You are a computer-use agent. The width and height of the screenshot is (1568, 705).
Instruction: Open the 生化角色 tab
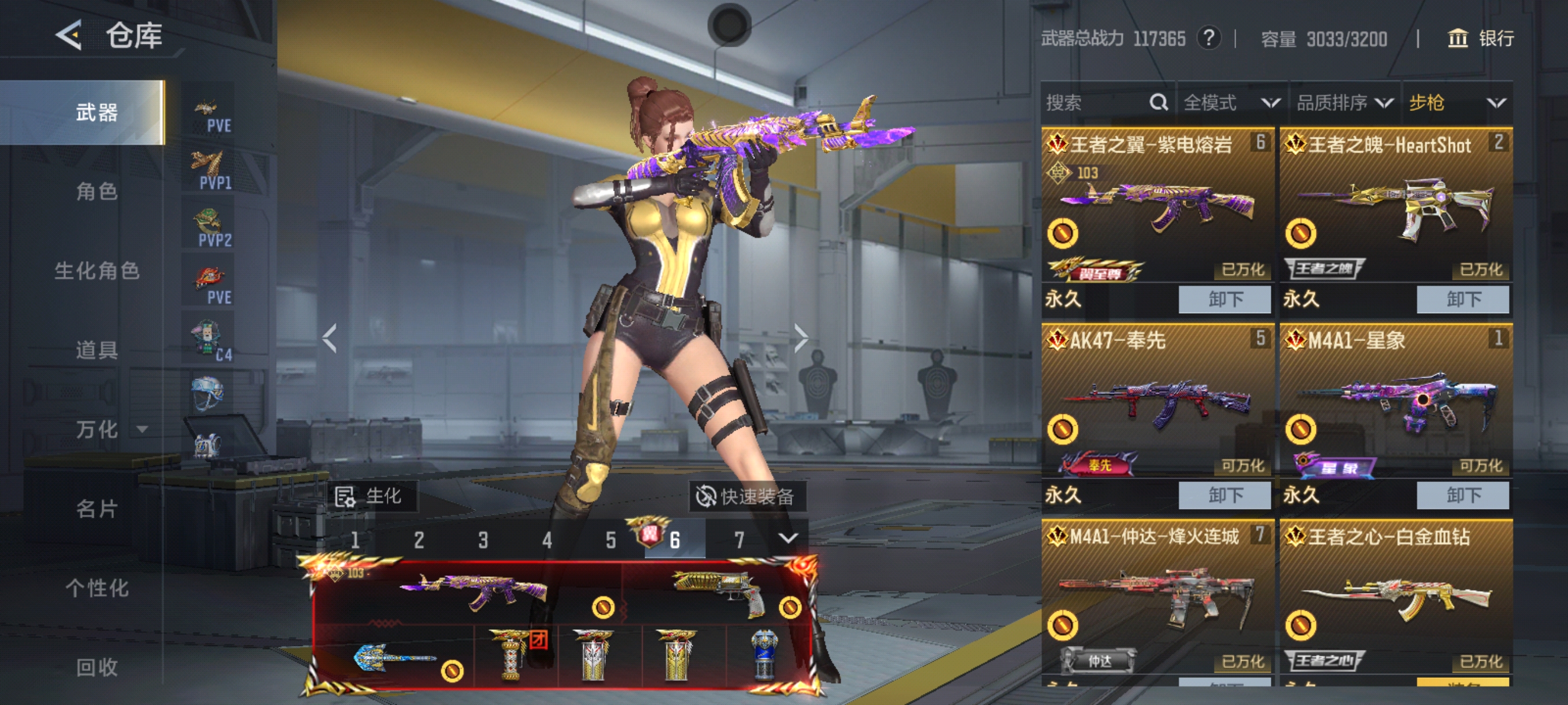(96, 270)
